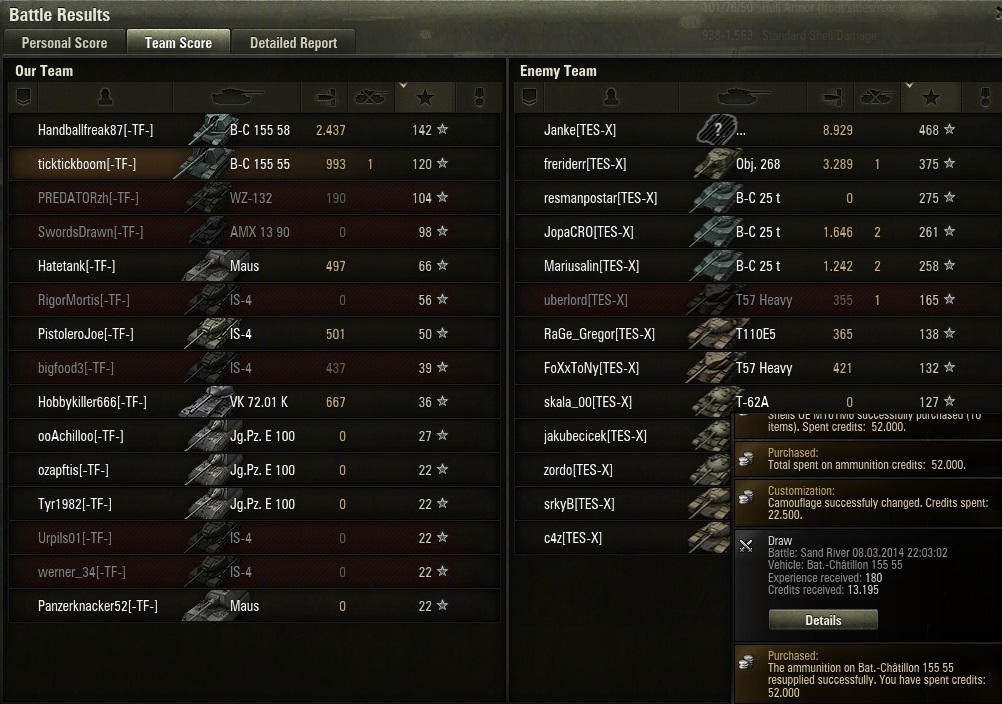Pick RaGe_Gregor's T110E5 row
Viewport: 1002px width, 704px height.
tap(760, 334)
